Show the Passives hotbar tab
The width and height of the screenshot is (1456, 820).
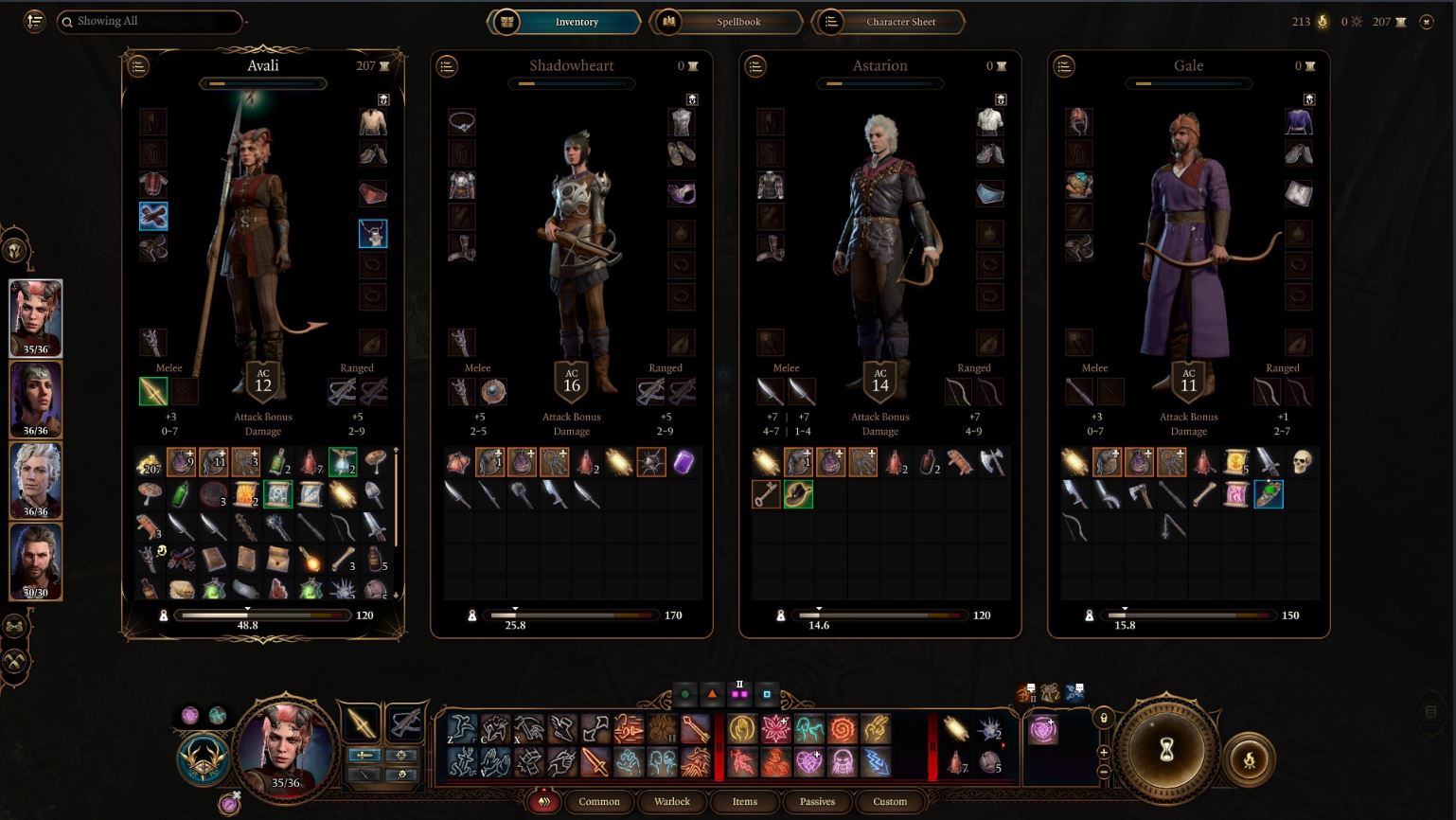click(817, 801)
